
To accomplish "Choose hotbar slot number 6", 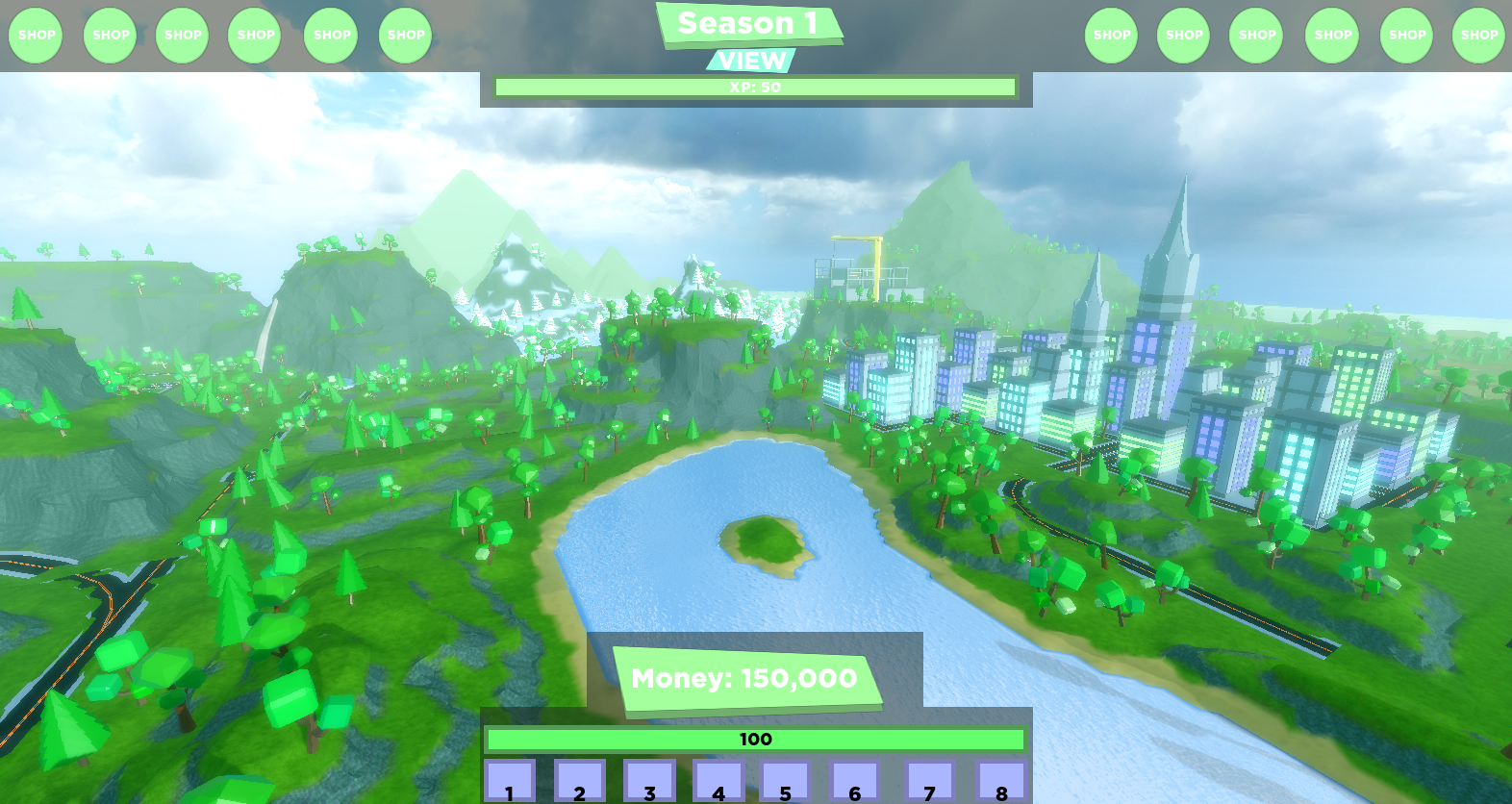I will click(855, 782).
